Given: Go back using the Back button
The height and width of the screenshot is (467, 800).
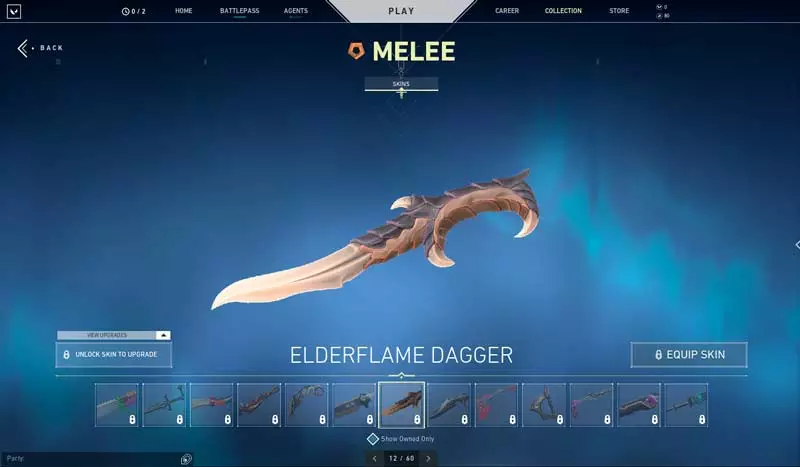Looking at the screenshot, I should (41, 48).
